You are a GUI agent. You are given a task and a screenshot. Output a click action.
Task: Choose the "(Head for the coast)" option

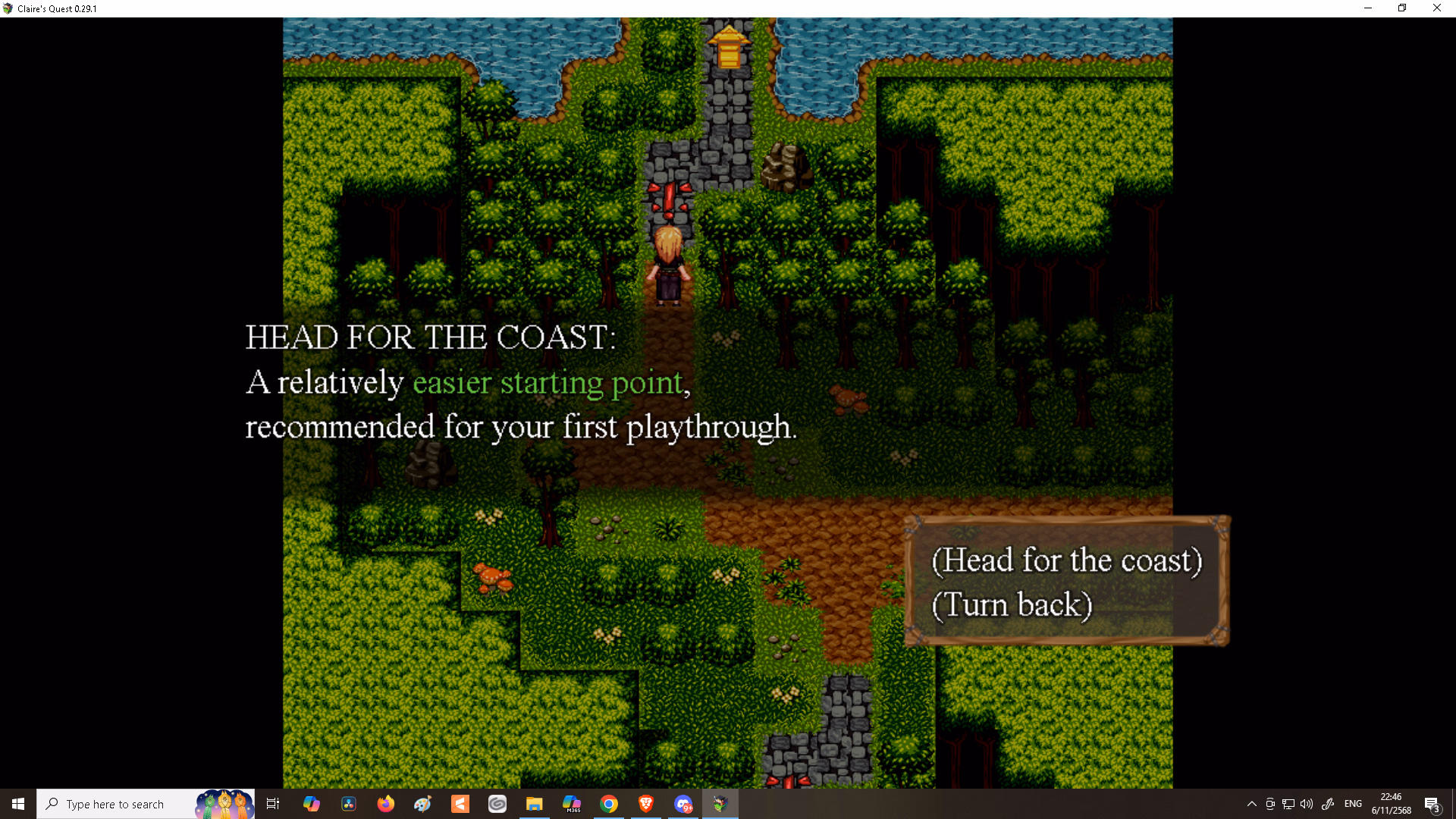pos(1066,560)
